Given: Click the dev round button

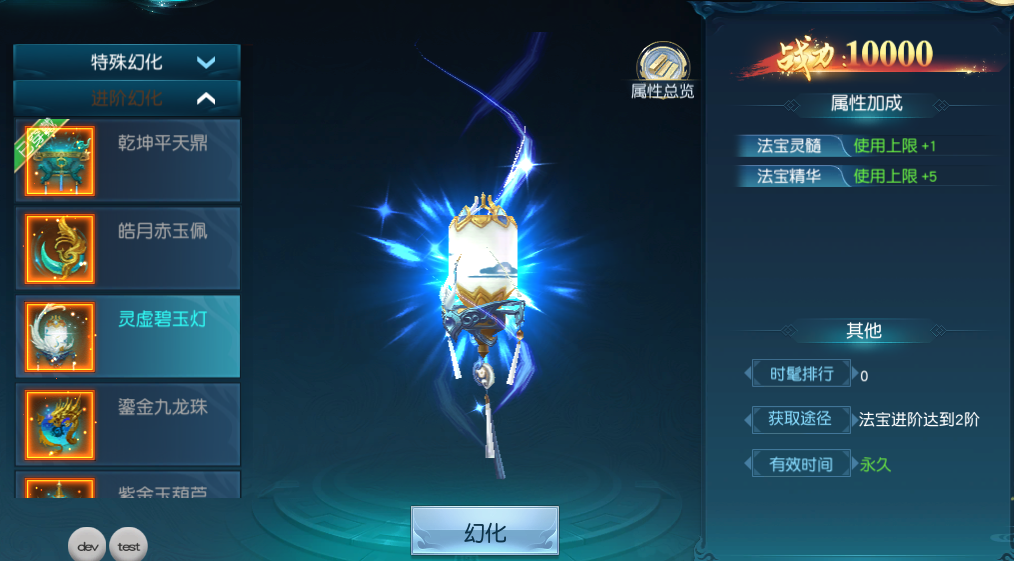Looking at the screenshot, I should pyautogui.click(x=87, y=546).
